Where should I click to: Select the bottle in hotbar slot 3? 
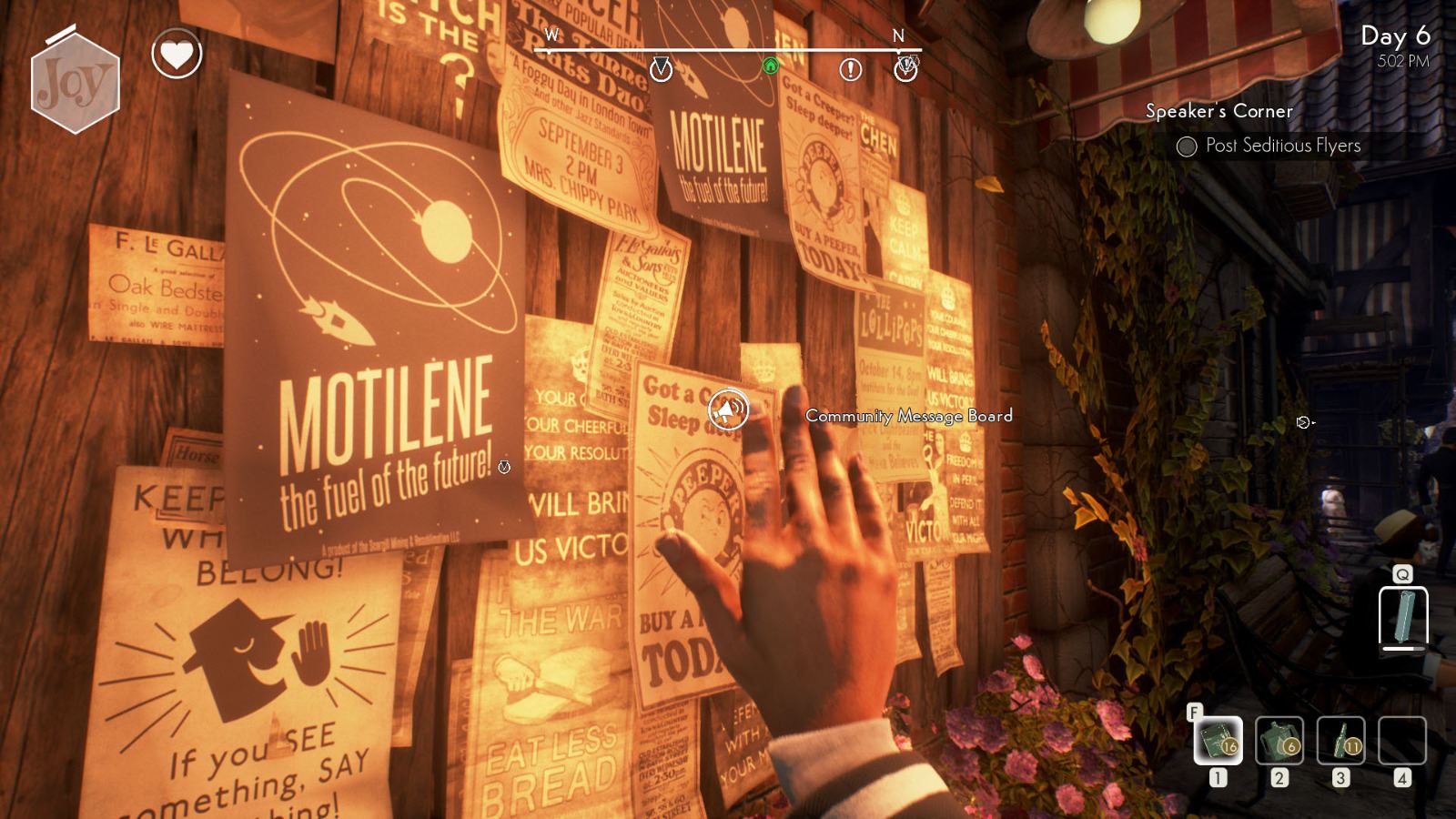point(1340,742)
